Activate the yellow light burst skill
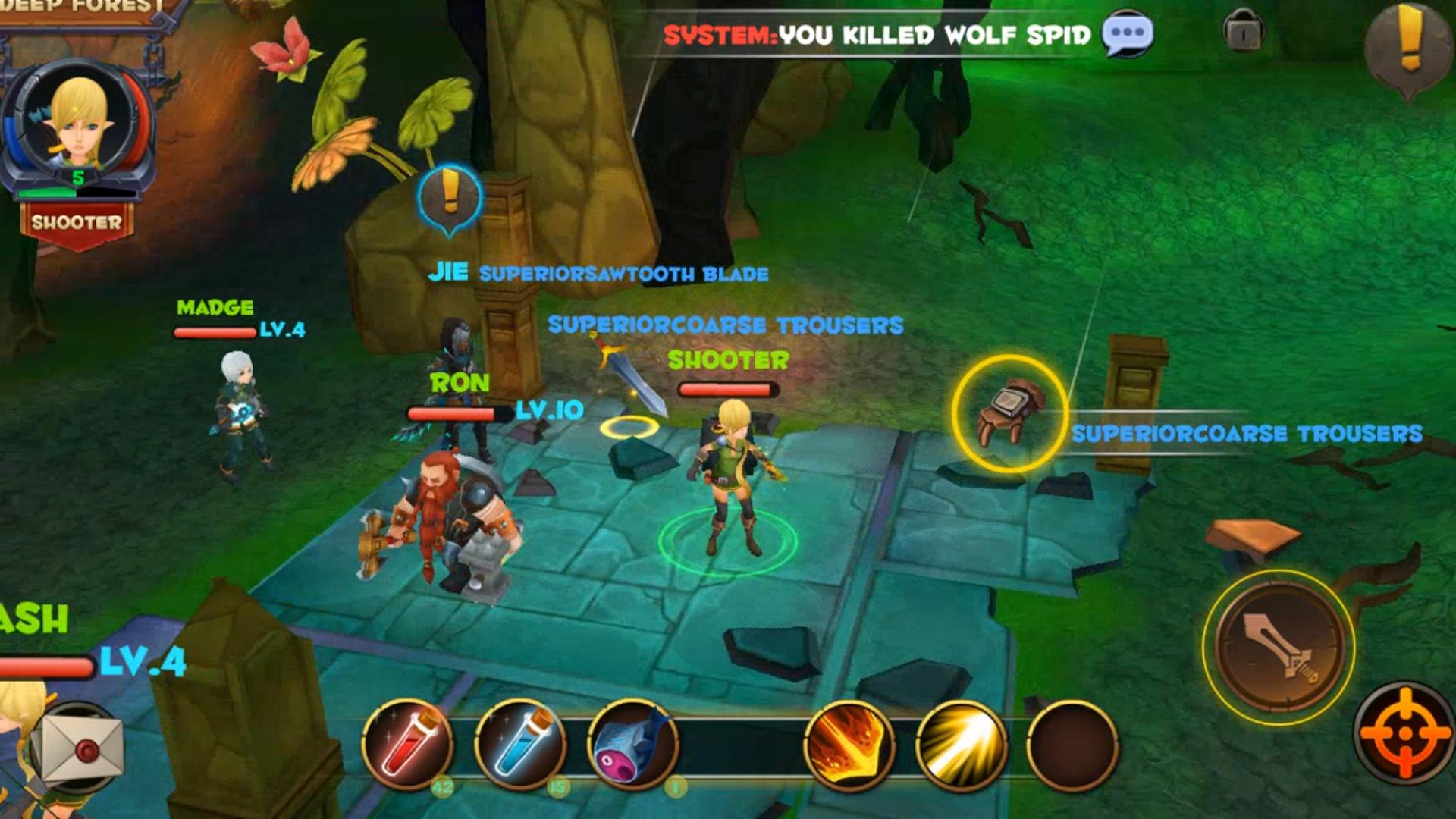The image size is (1456, 819). 961,745
